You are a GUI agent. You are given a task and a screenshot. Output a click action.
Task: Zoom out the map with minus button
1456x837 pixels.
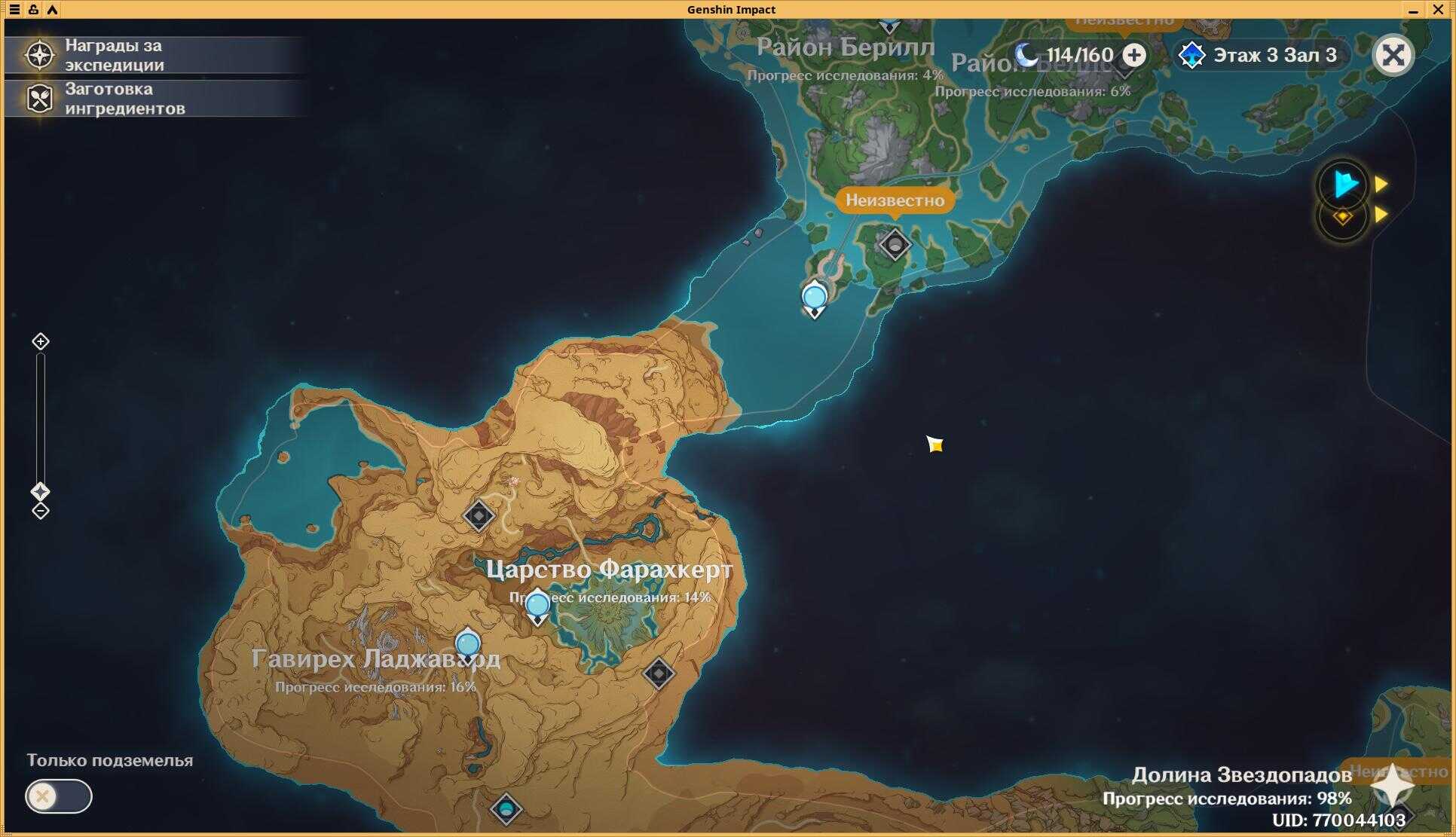click(x=41, y=512)
